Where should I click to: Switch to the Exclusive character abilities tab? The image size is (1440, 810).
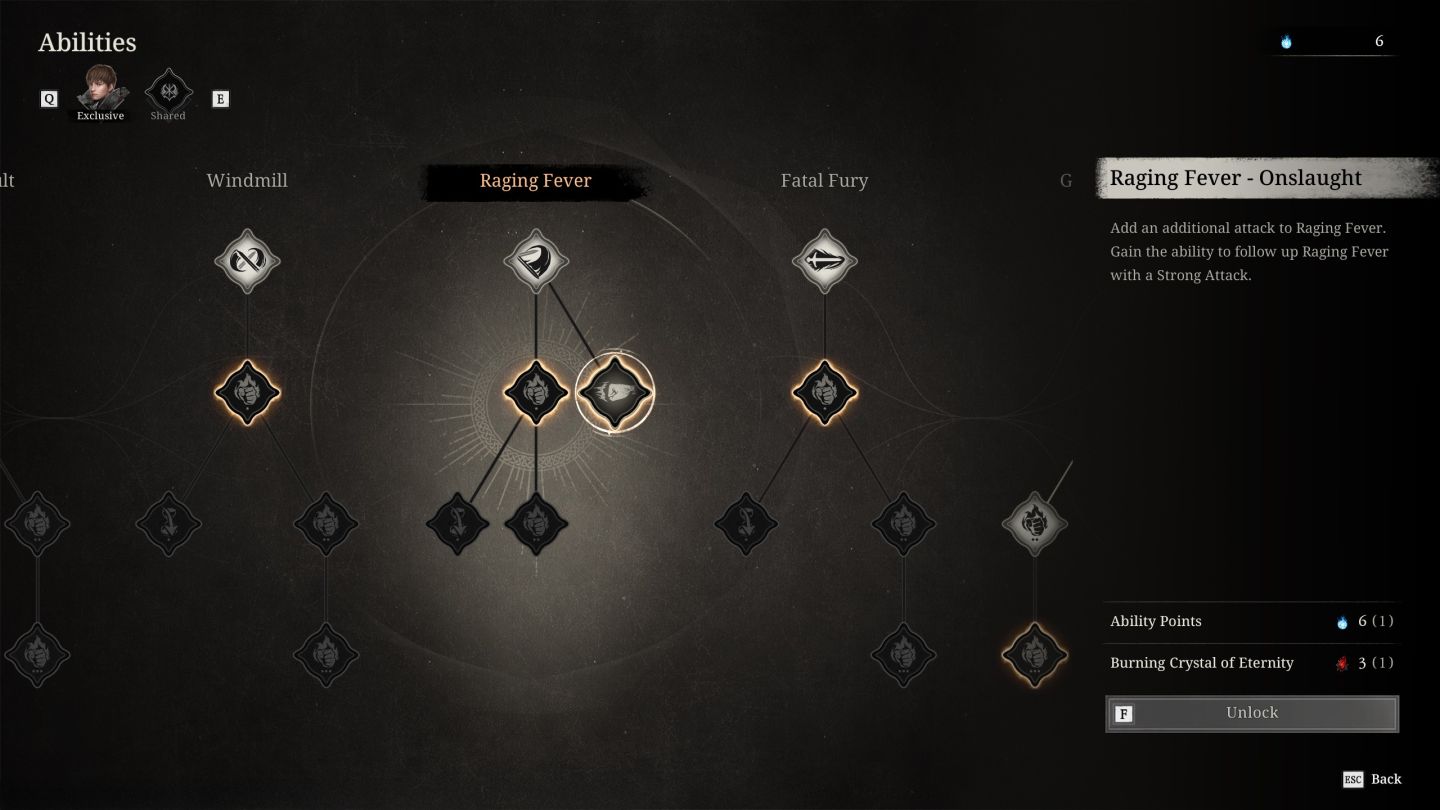point(101,92)
